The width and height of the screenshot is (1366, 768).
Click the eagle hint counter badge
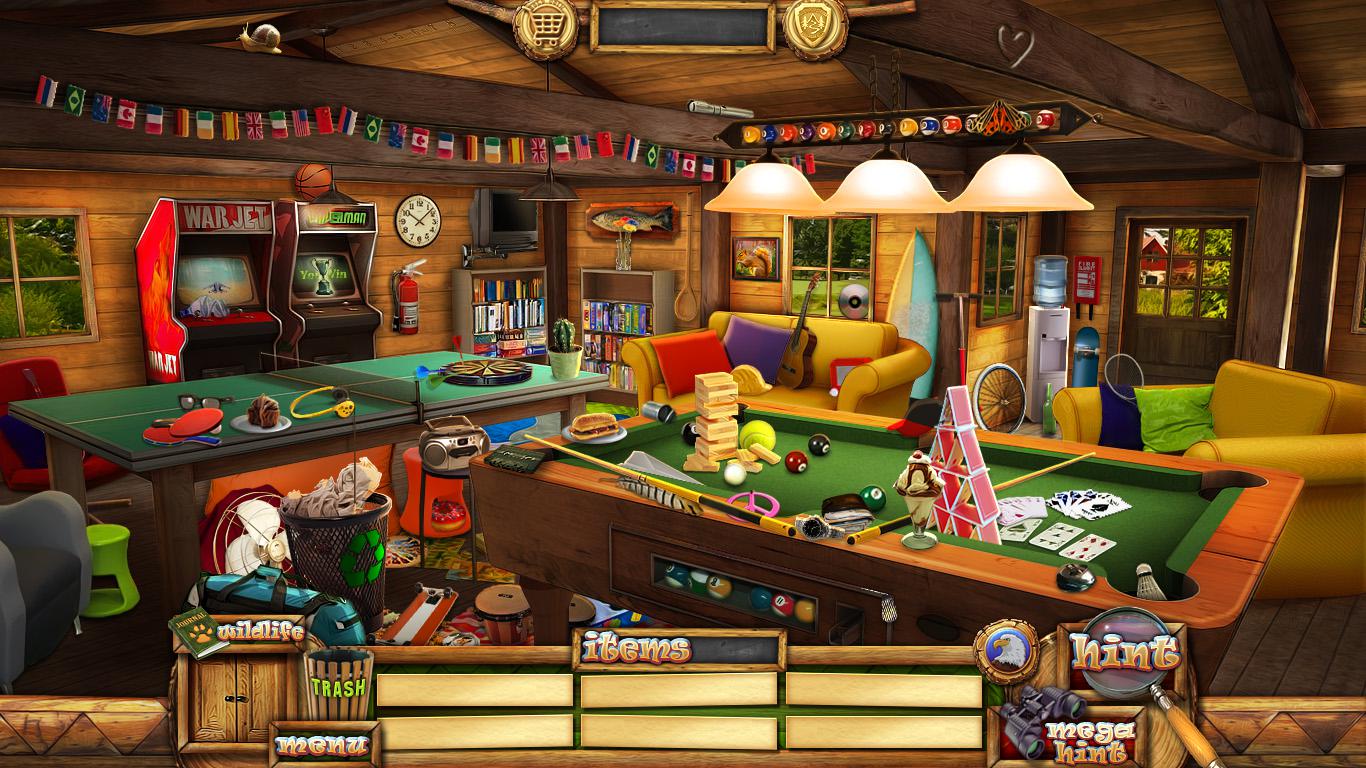point(1005,652)
